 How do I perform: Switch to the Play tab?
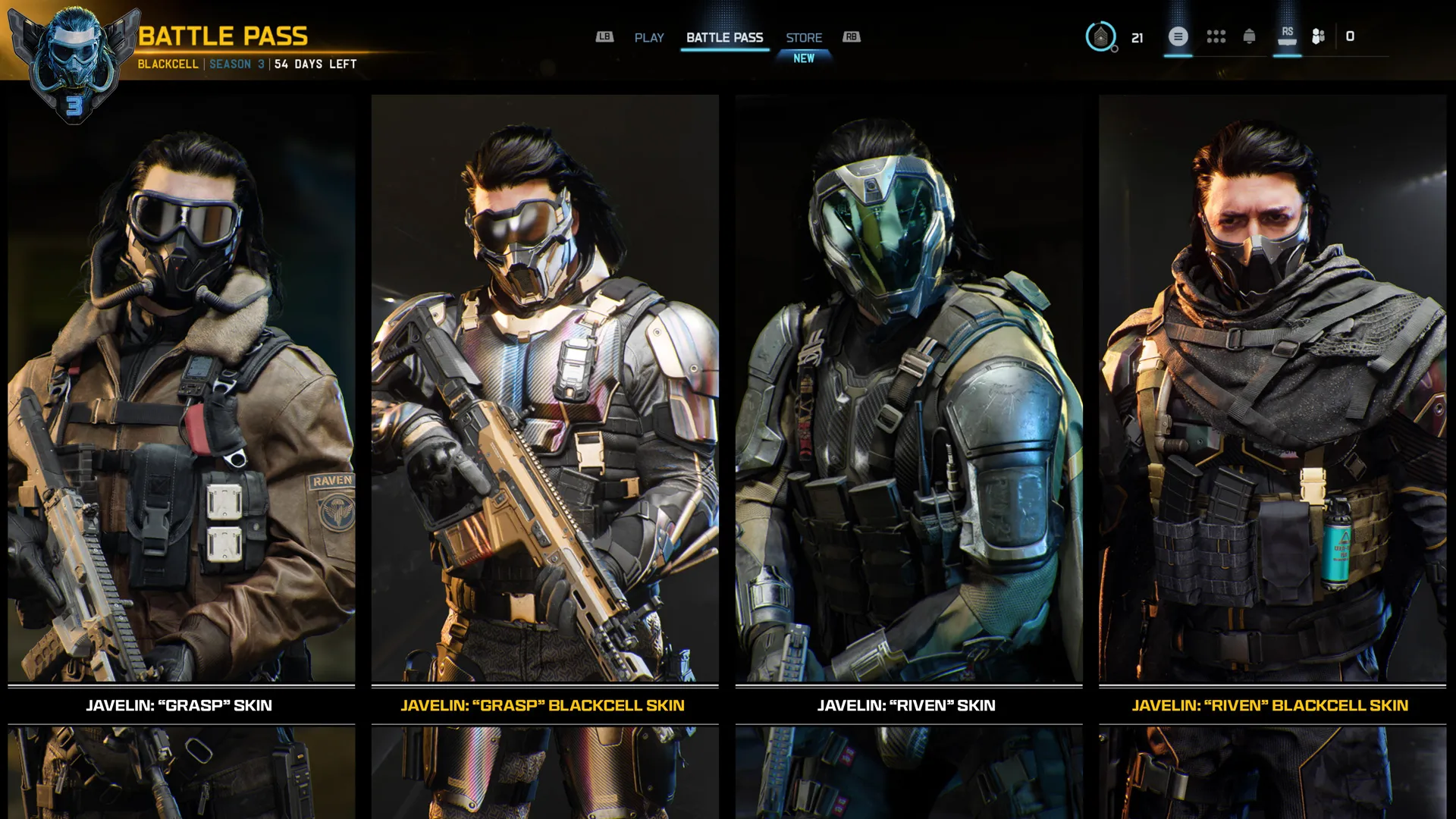(x=648, y=38)
